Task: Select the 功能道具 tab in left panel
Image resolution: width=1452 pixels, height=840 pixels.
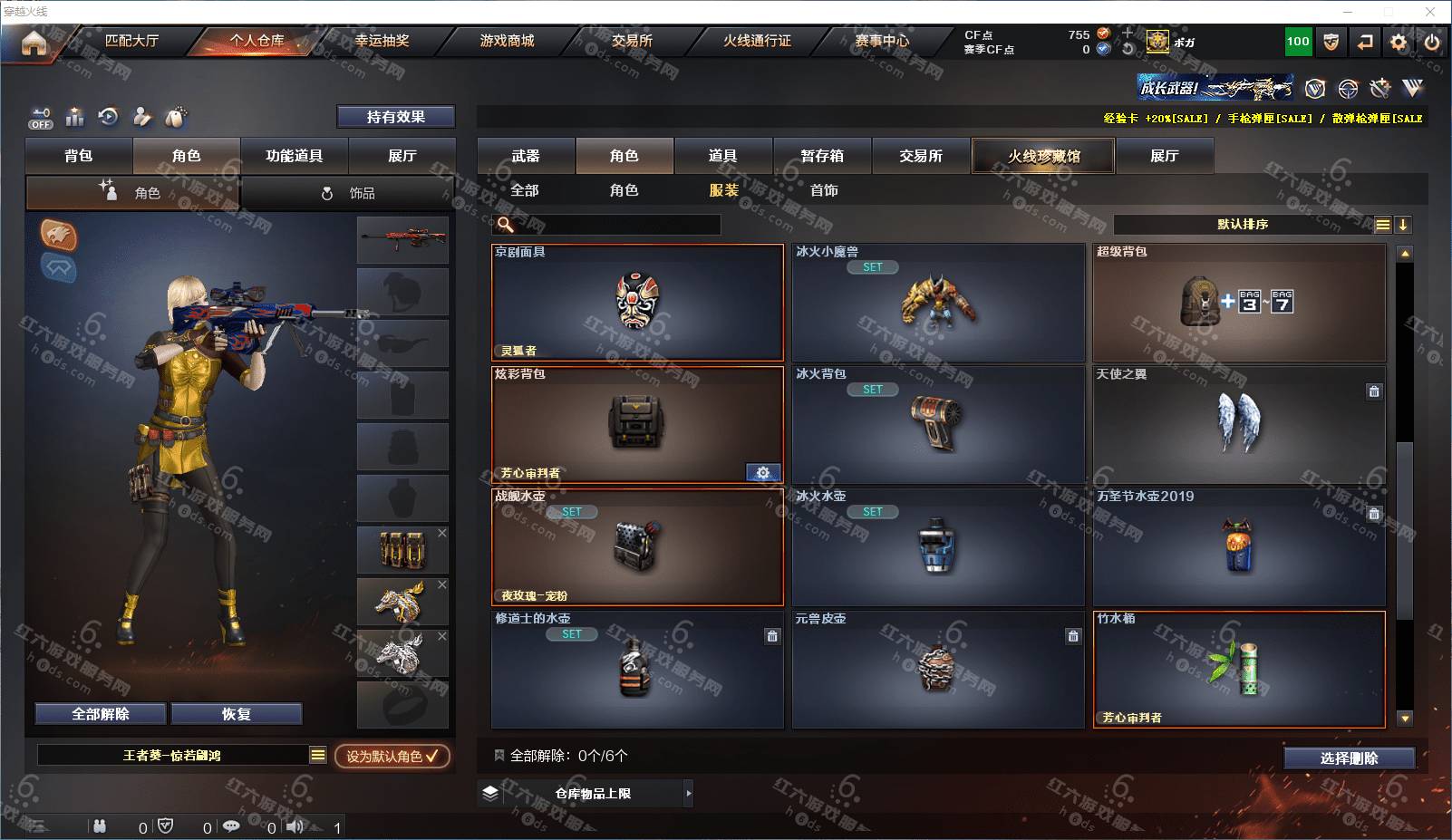Action: (294, 156)
